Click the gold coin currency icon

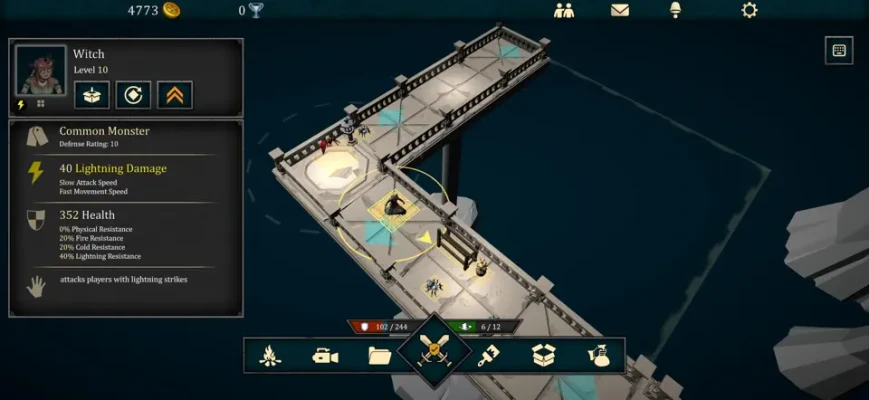tap(172, 10)
